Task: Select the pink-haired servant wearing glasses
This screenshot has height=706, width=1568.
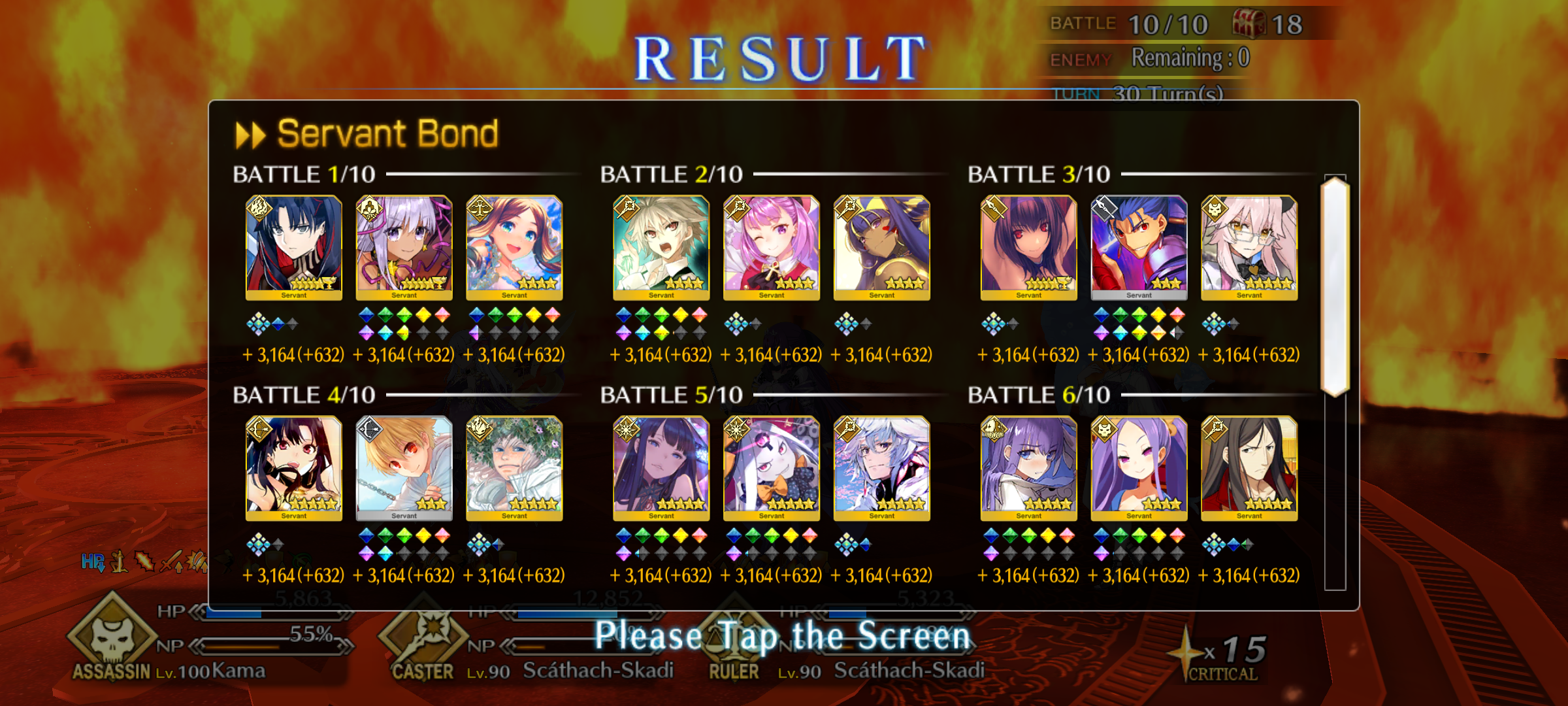Action: (1249, 246)
